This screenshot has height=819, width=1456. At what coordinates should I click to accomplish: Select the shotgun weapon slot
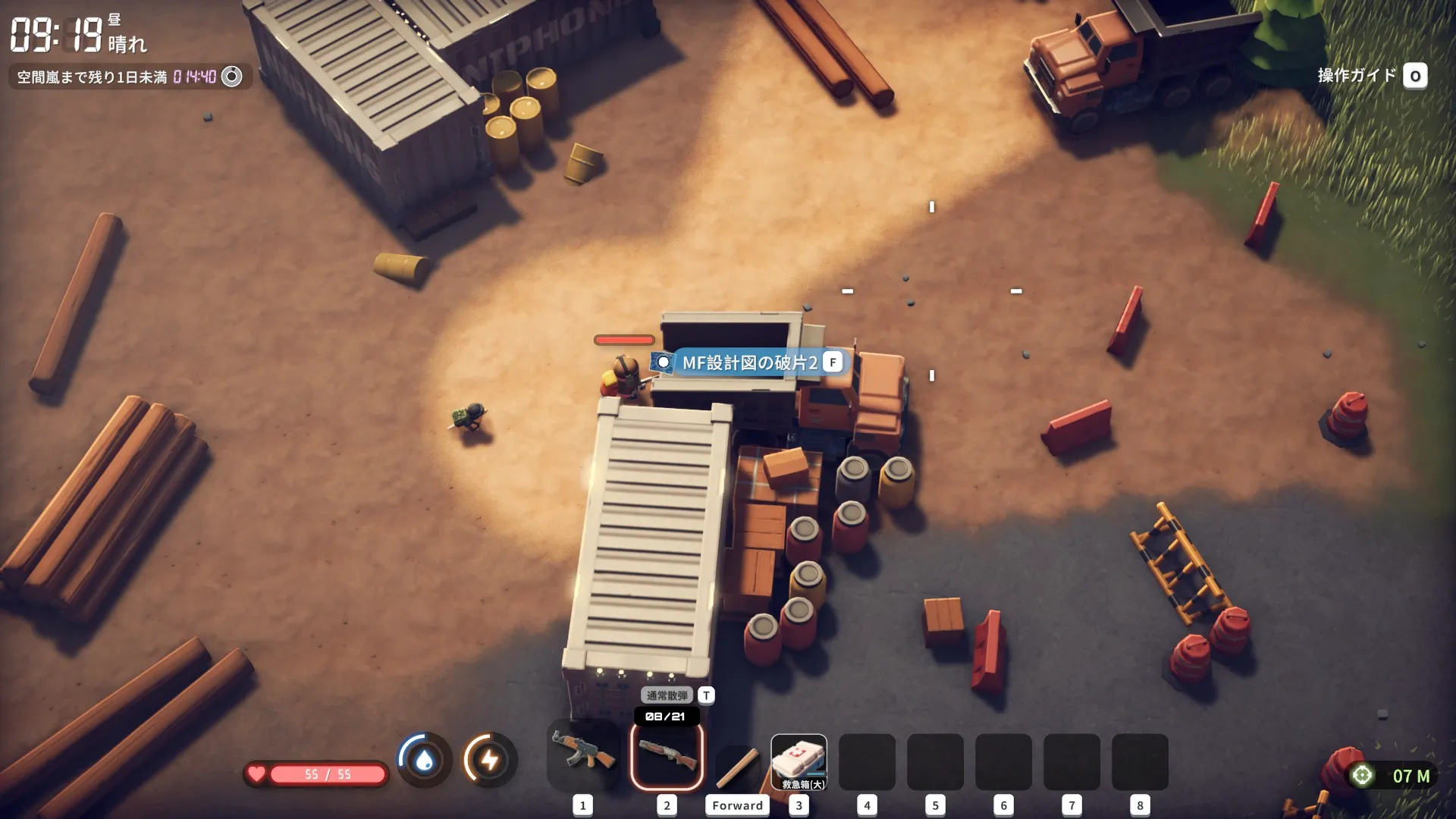click(x=667, y=756)
